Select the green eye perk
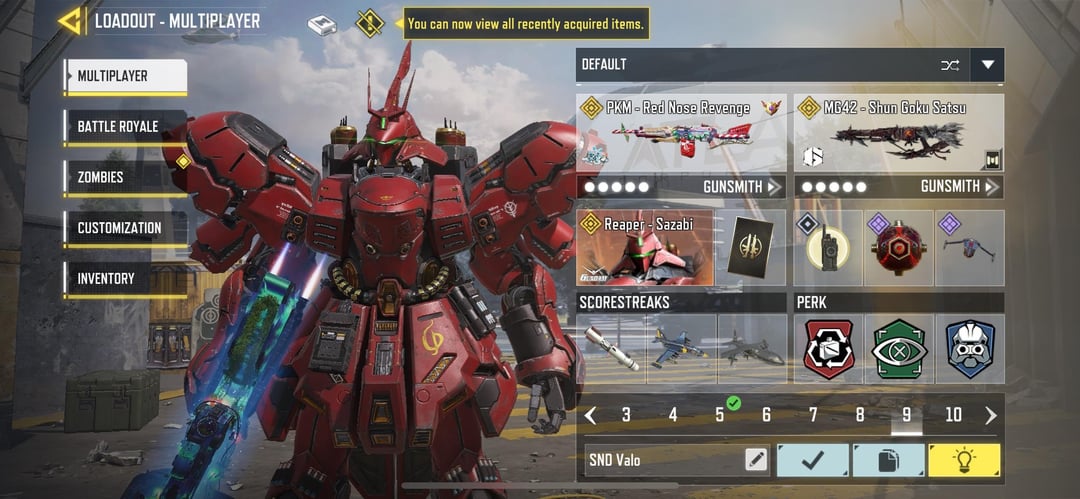The width and height of the screenshot is (1080, 499). pyautogui.click(x=899, y=349)
